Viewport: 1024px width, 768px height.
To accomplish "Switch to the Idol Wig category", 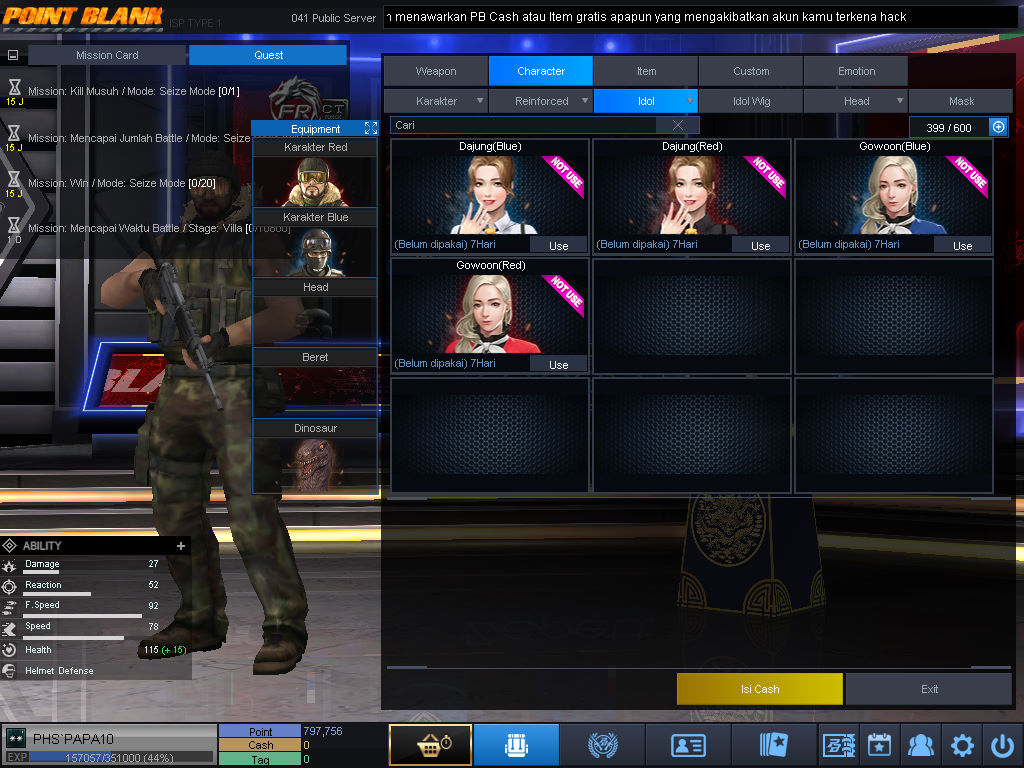I will [x=751, y=101].
